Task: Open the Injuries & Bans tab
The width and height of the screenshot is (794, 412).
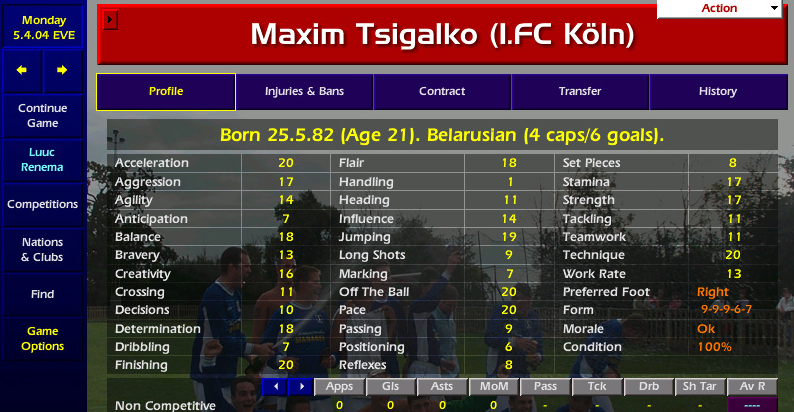Action: (304, 92)
